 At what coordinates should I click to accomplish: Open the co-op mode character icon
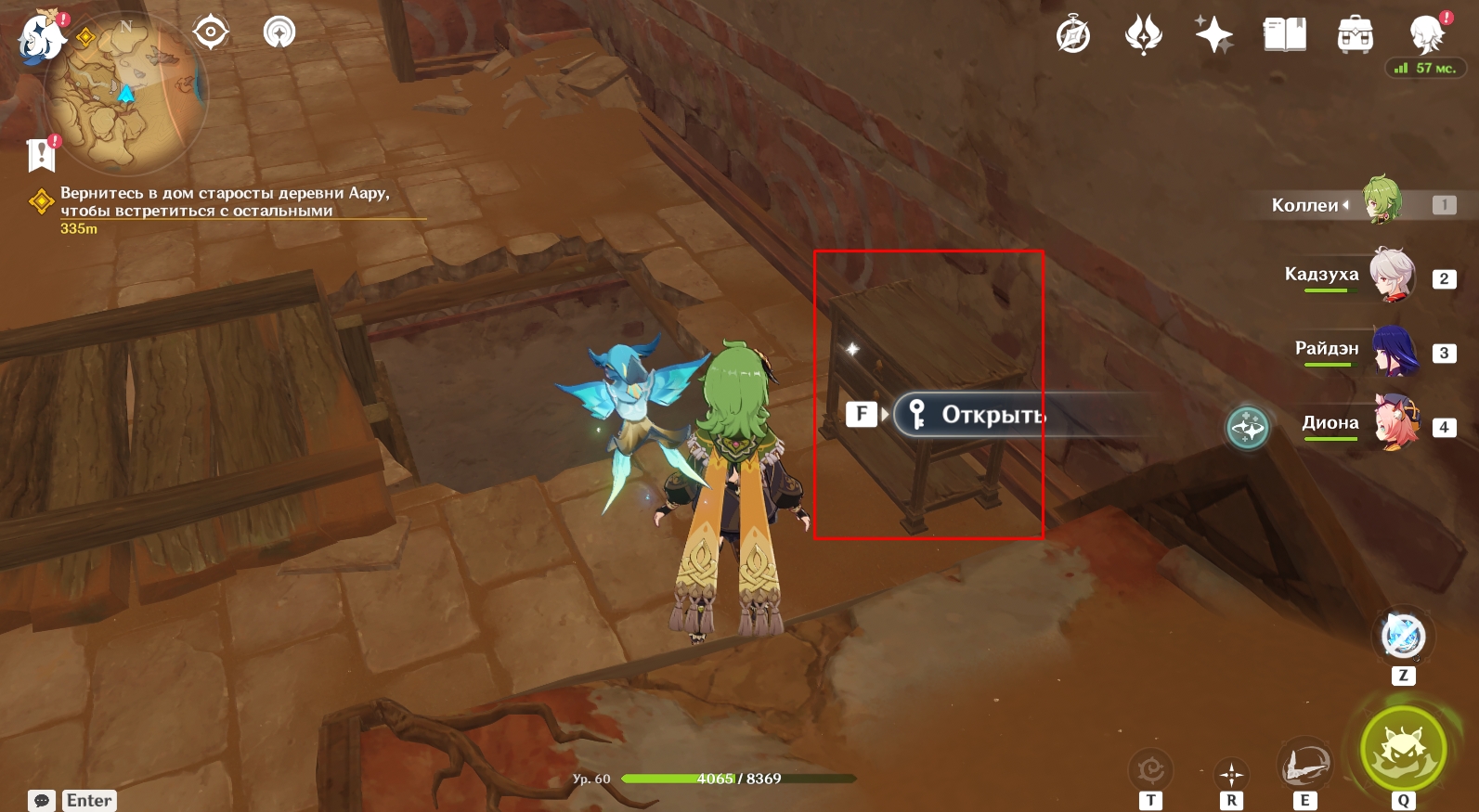coord(1426,35)
